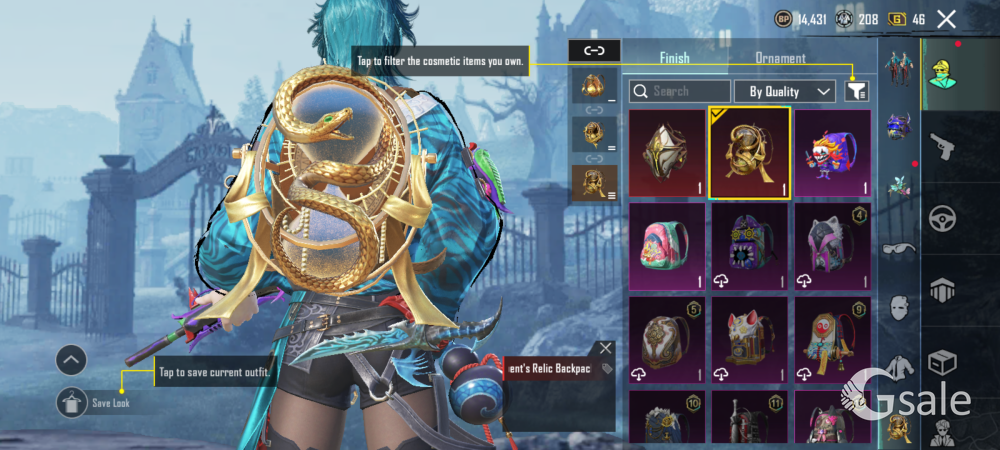Toggle the link button above the backpack levels
Screen dimensions: 1000x450
[594, 50]
